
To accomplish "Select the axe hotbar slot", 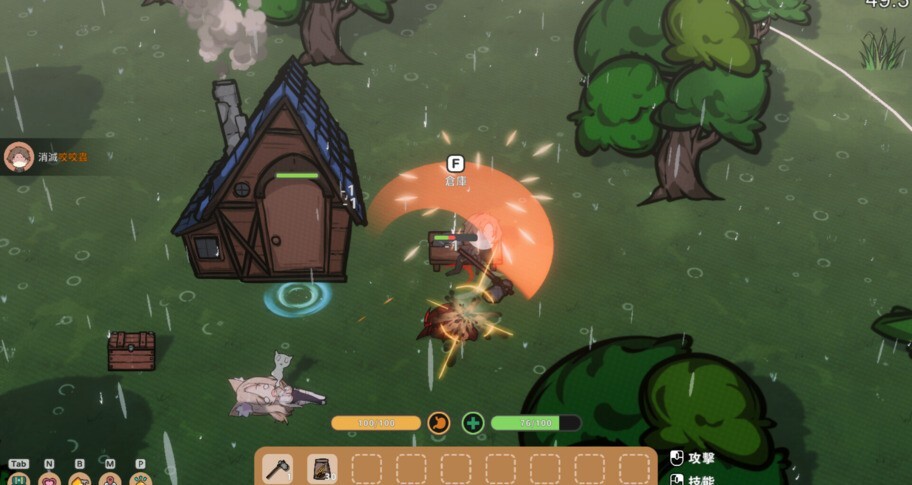I will pos(280,468).
